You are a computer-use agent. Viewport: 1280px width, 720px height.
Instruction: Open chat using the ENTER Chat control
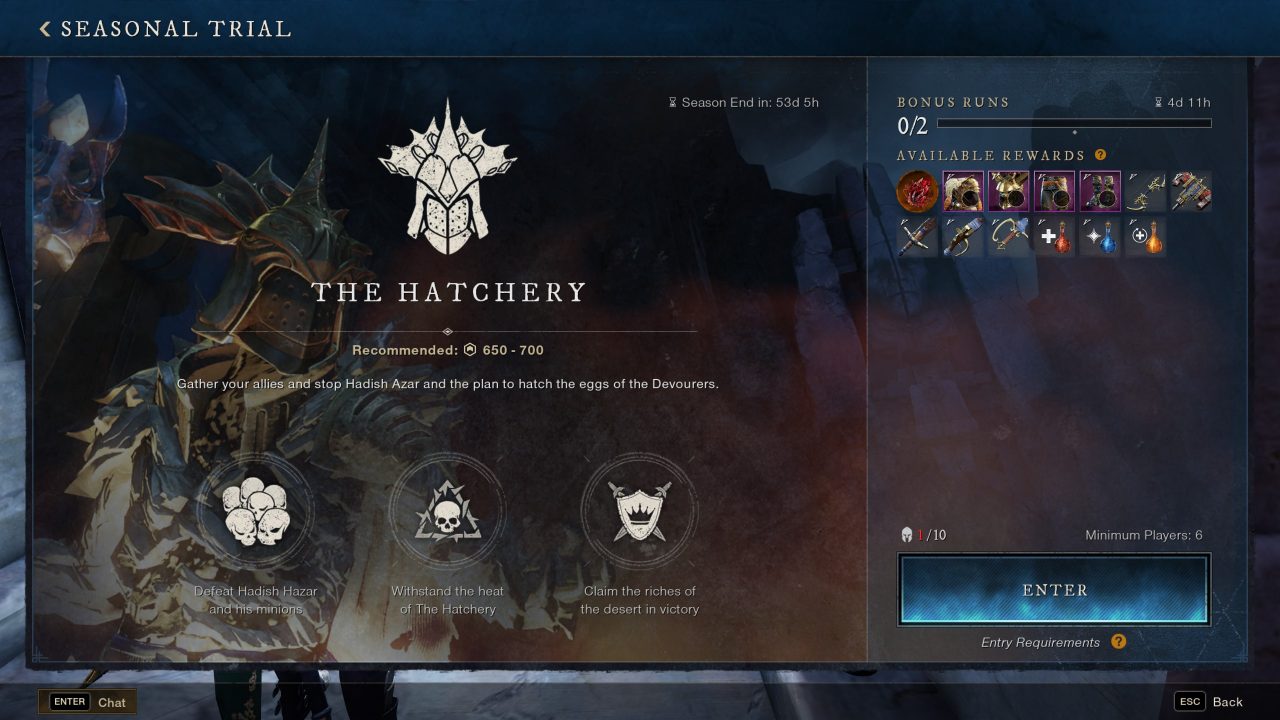tap(88, 701)
